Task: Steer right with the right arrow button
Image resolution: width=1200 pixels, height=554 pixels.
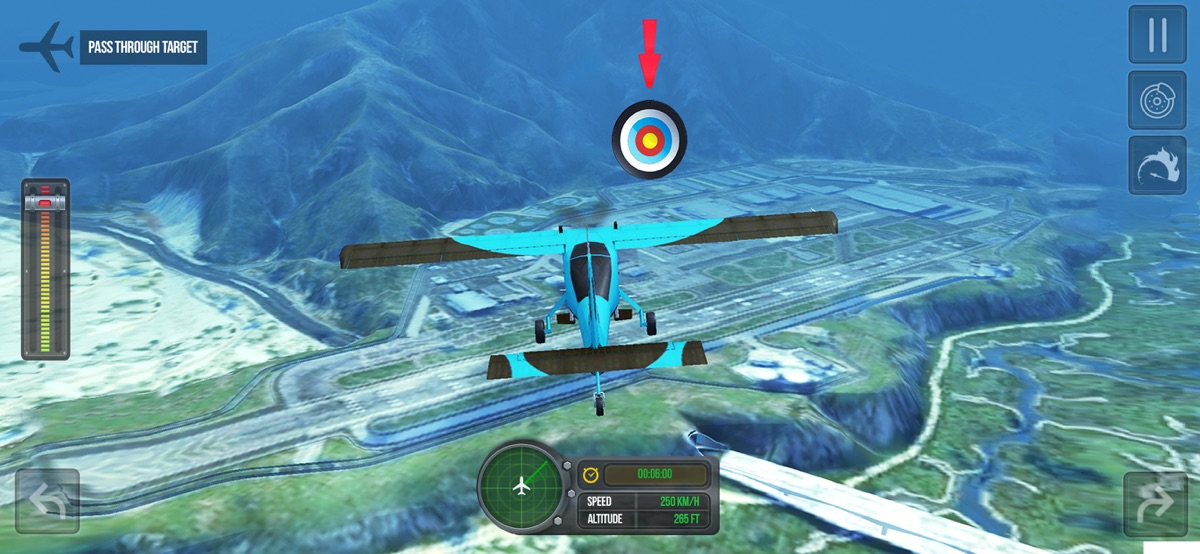Action: click(1155, 503)
